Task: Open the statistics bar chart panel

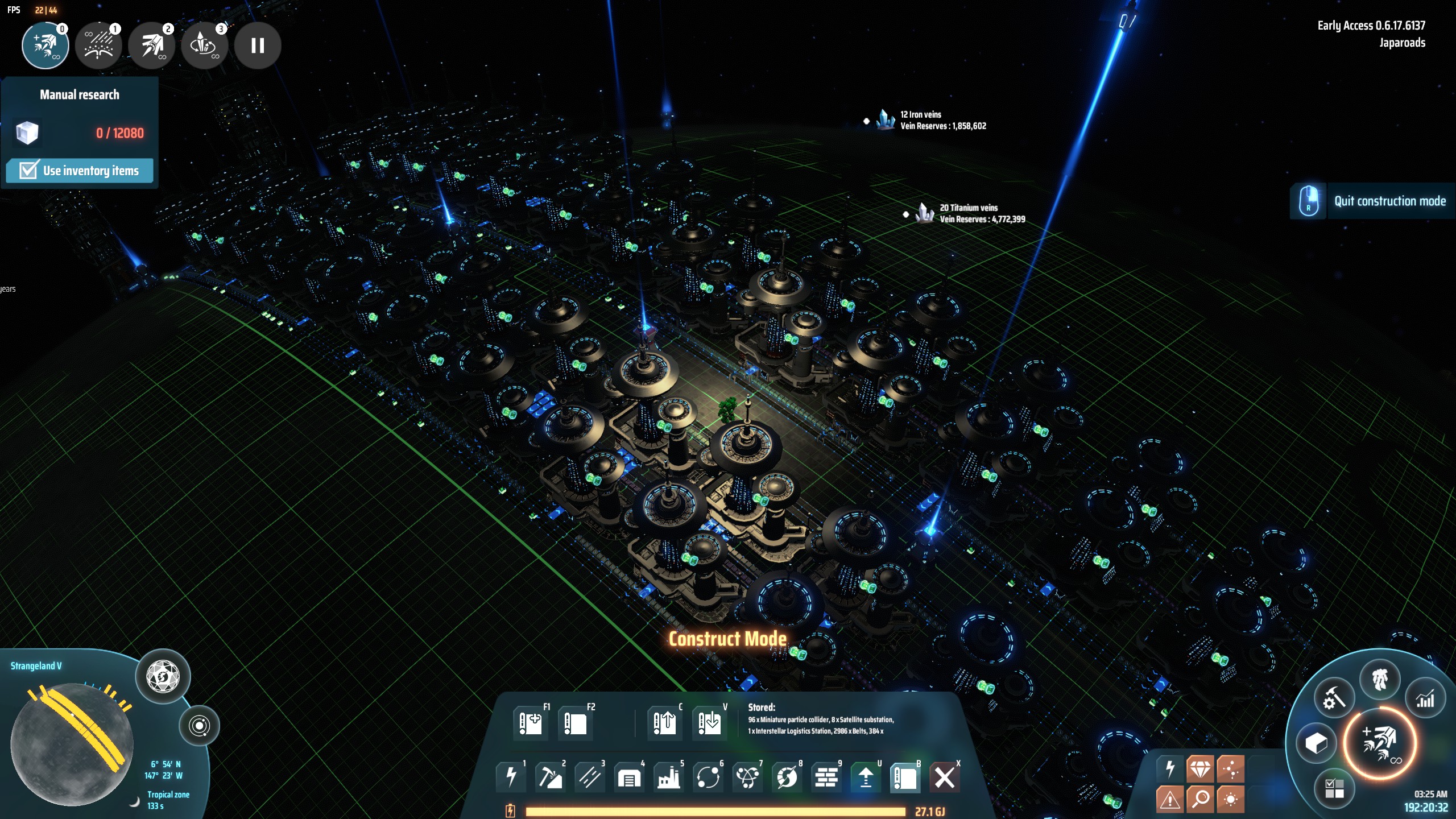Action: (1425, 700)
